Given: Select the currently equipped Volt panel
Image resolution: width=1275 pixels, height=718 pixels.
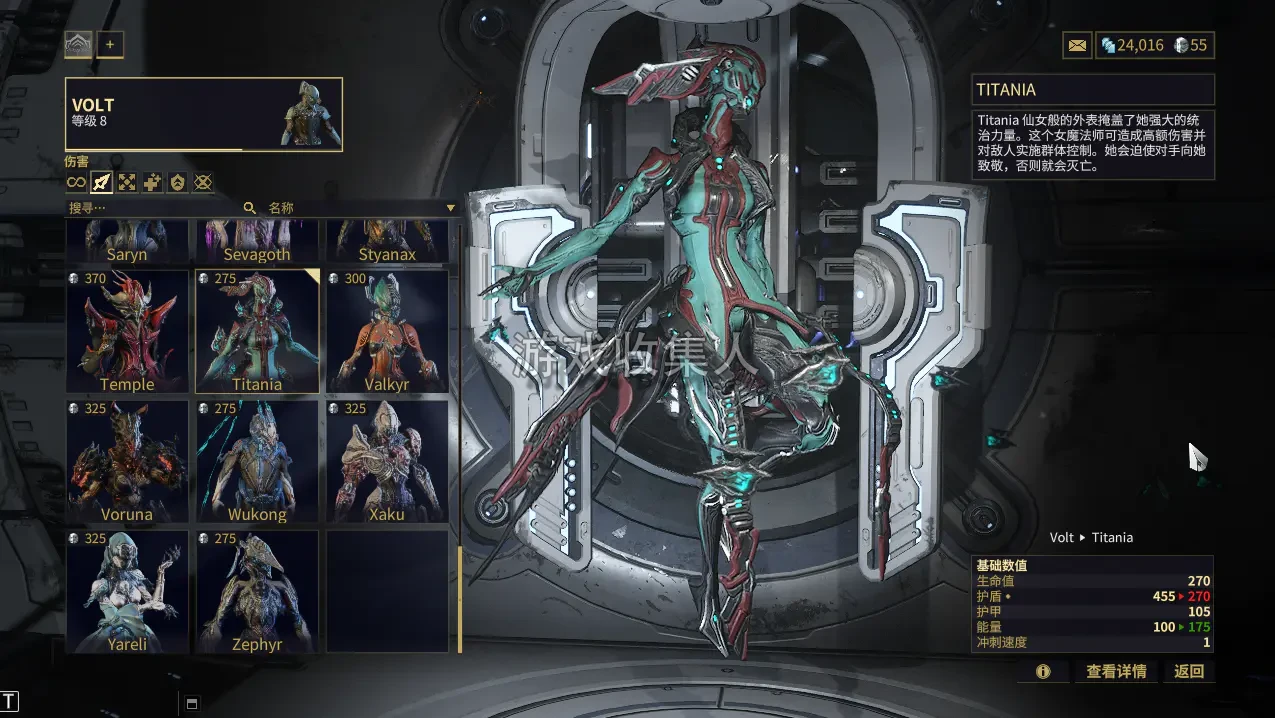Looking at the screenshot, I should point(204,114).
